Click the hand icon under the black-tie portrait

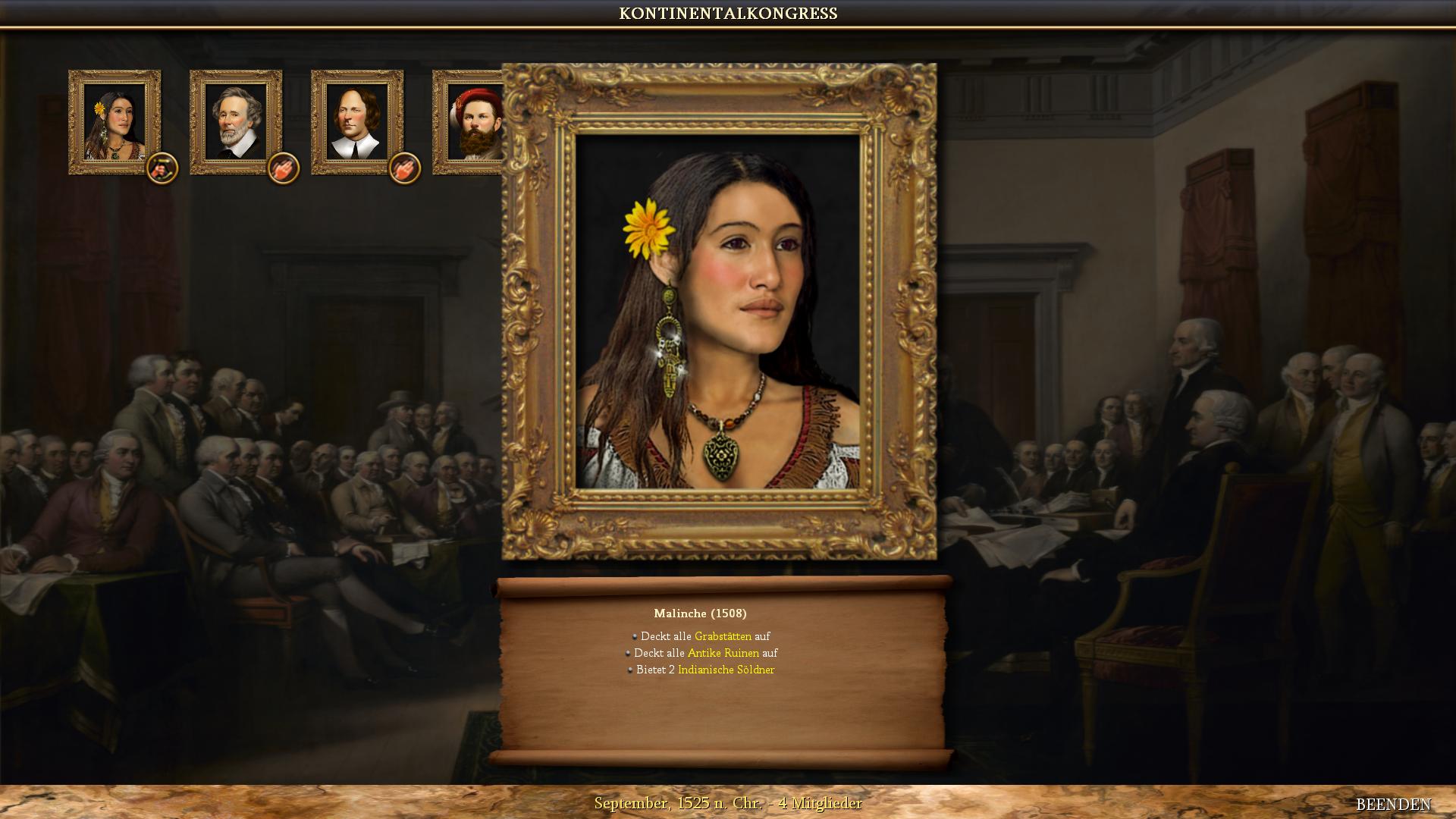pos(404,168)
